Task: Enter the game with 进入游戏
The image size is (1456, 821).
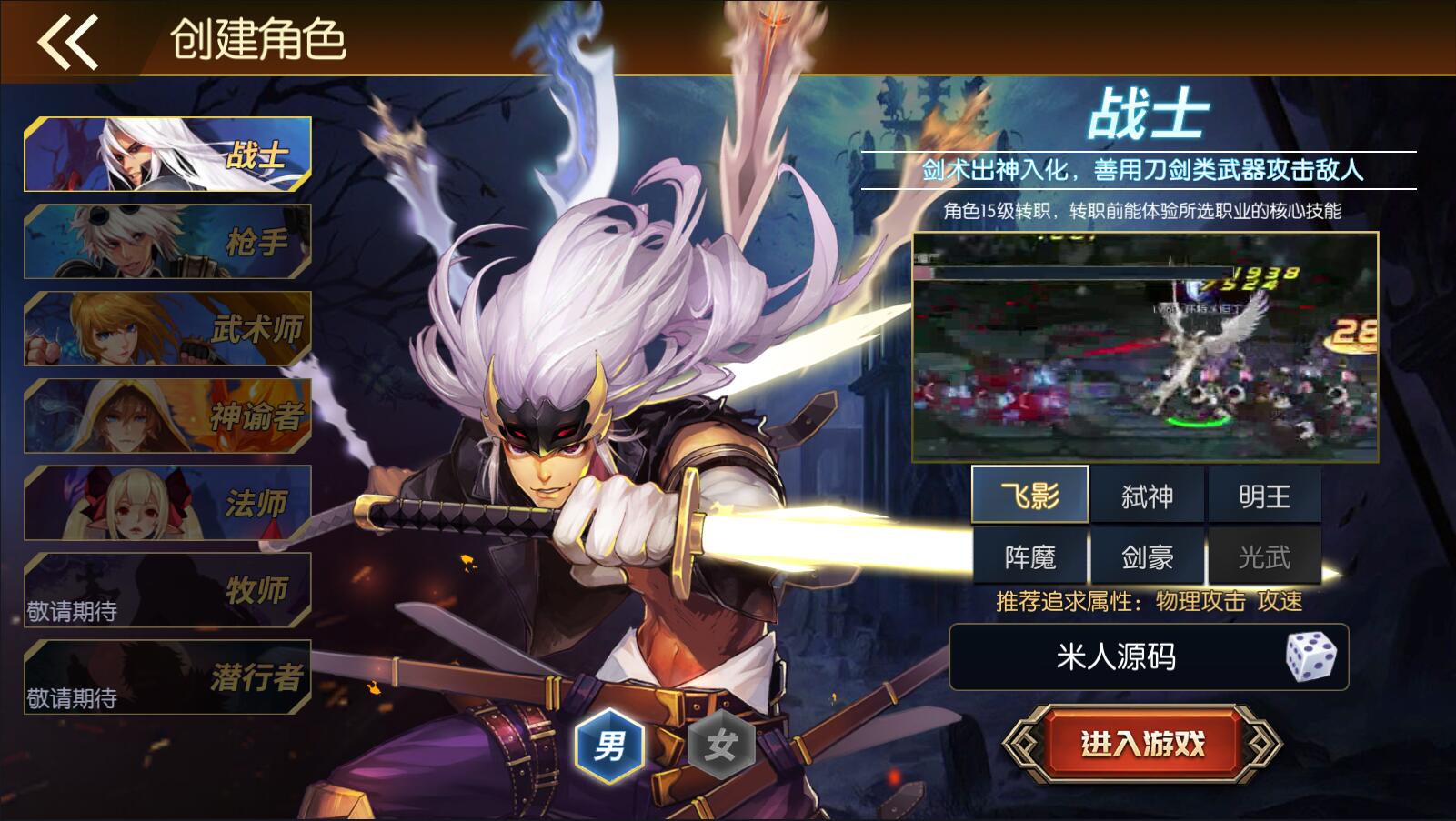Action: 1142,745
